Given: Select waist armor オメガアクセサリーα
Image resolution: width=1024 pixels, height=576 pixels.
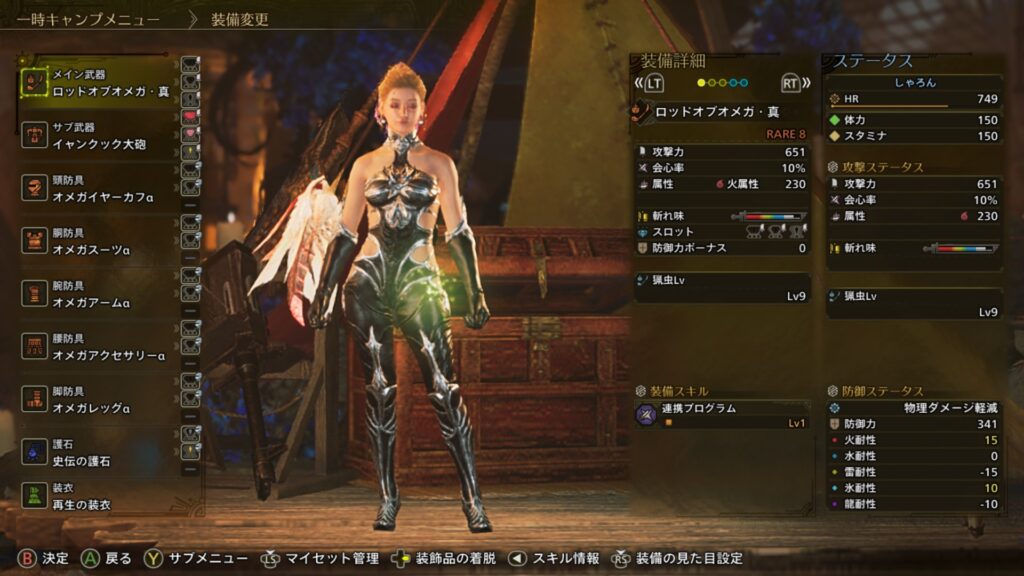Looking at the screenshot, I should pos(98,347).
